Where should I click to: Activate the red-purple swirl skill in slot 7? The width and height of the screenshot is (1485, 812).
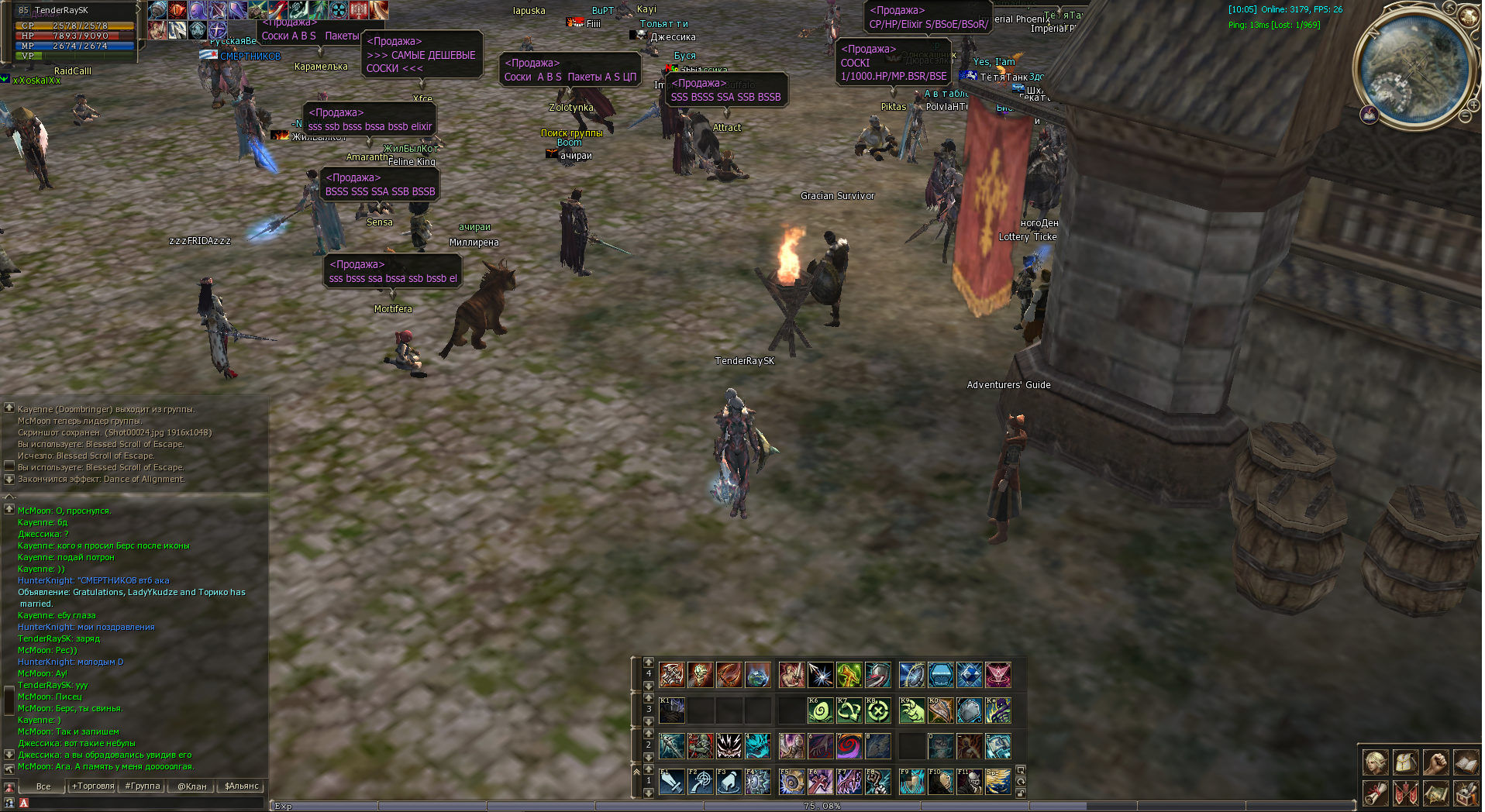849,746
